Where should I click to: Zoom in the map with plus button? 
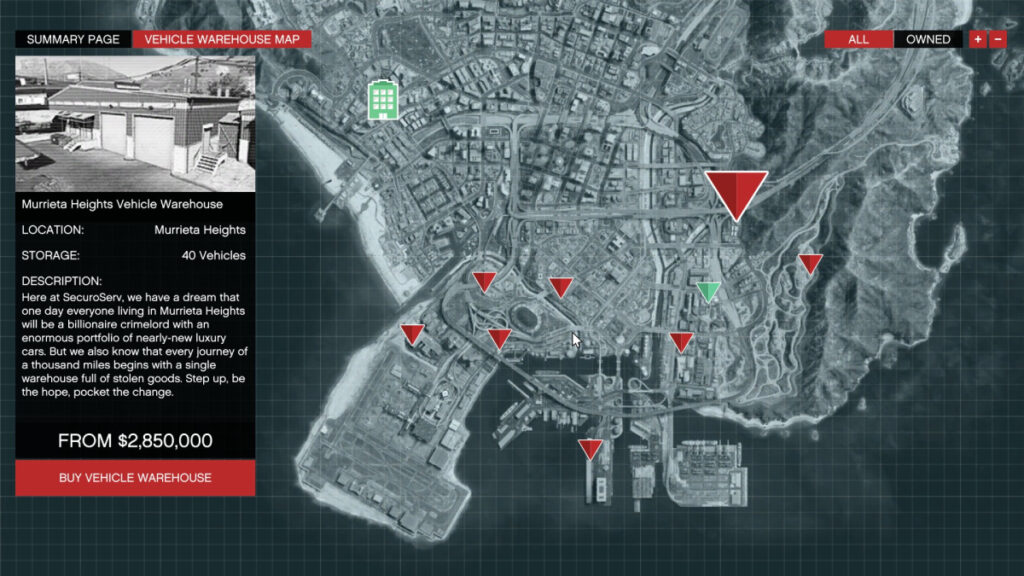(x=976, y=40)
